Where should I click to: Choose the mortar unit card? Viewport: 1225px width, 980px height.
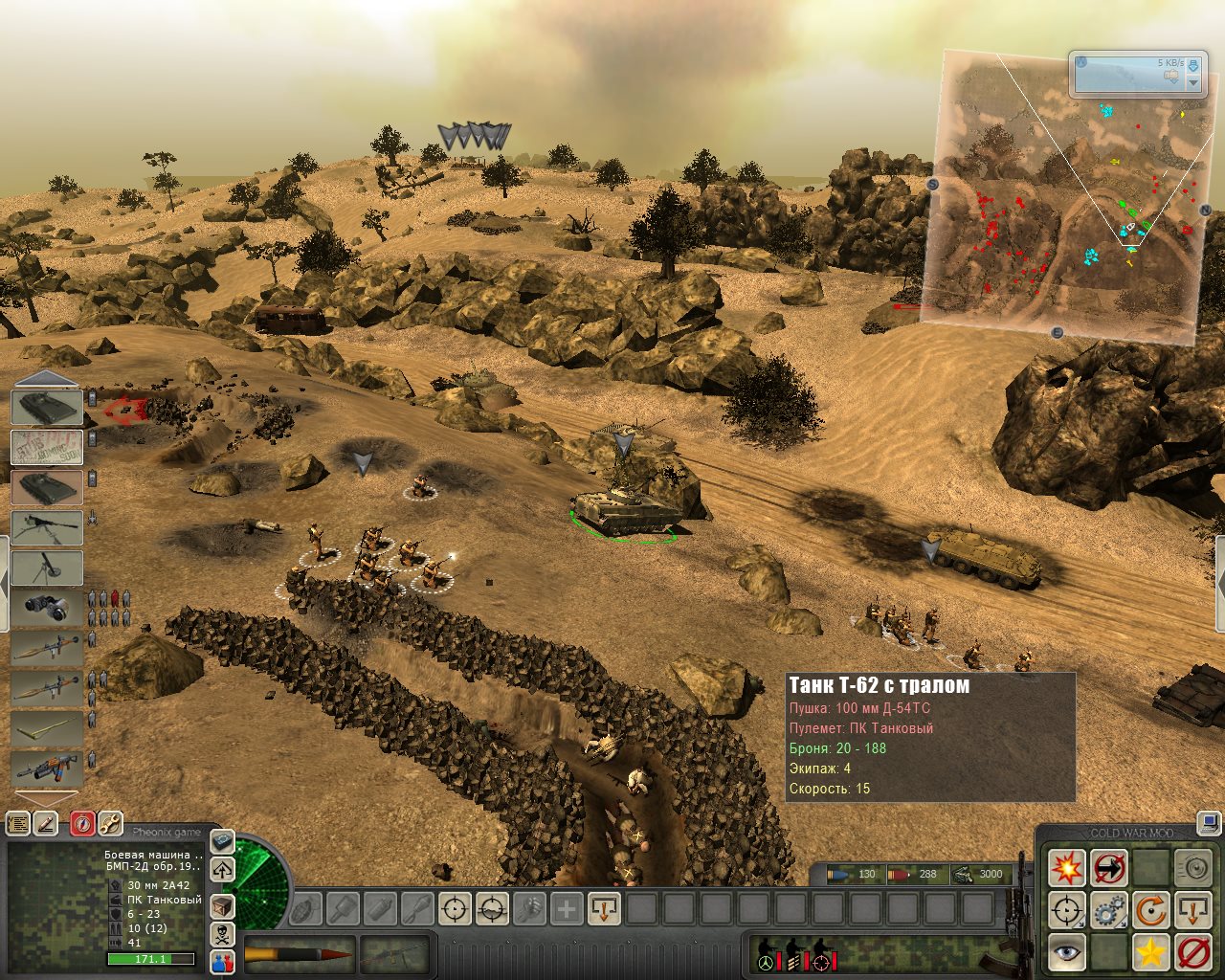(x=47, y=568)
